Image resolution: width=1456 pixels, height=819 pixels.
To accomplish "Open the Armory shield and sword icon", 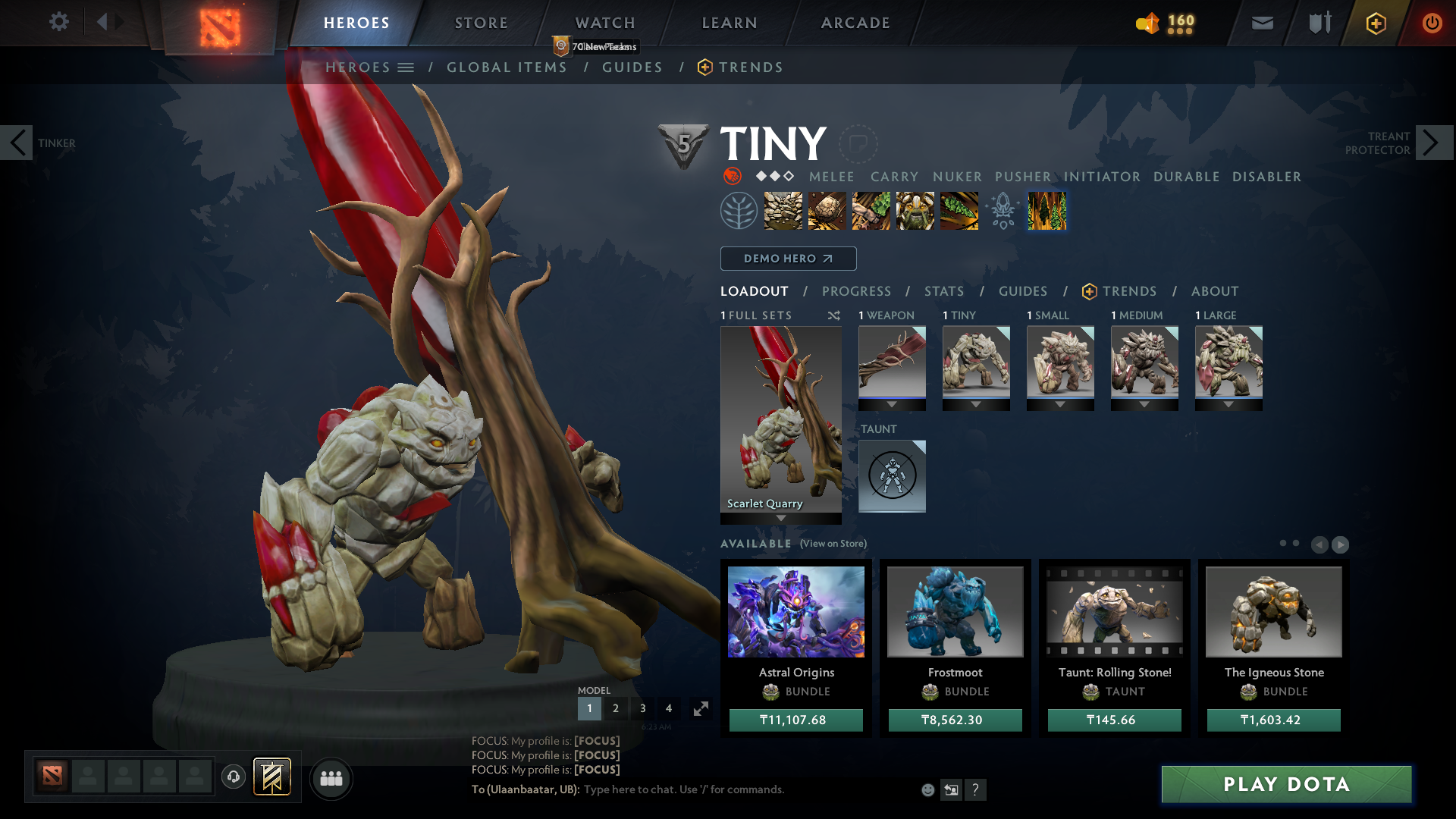I will 1318,23.
